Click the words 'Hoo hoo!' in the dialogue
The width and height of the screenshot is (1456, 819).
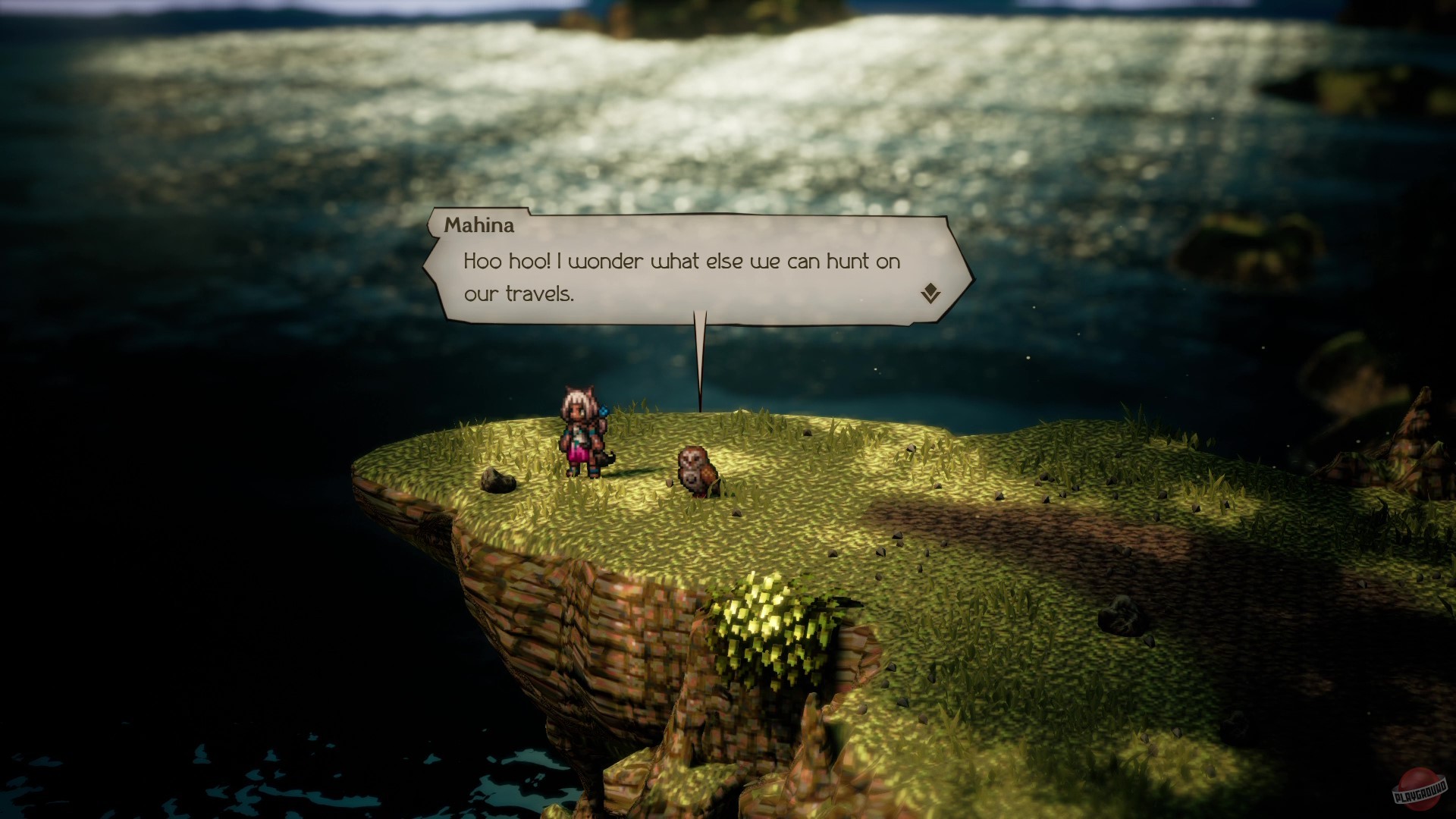504,262
